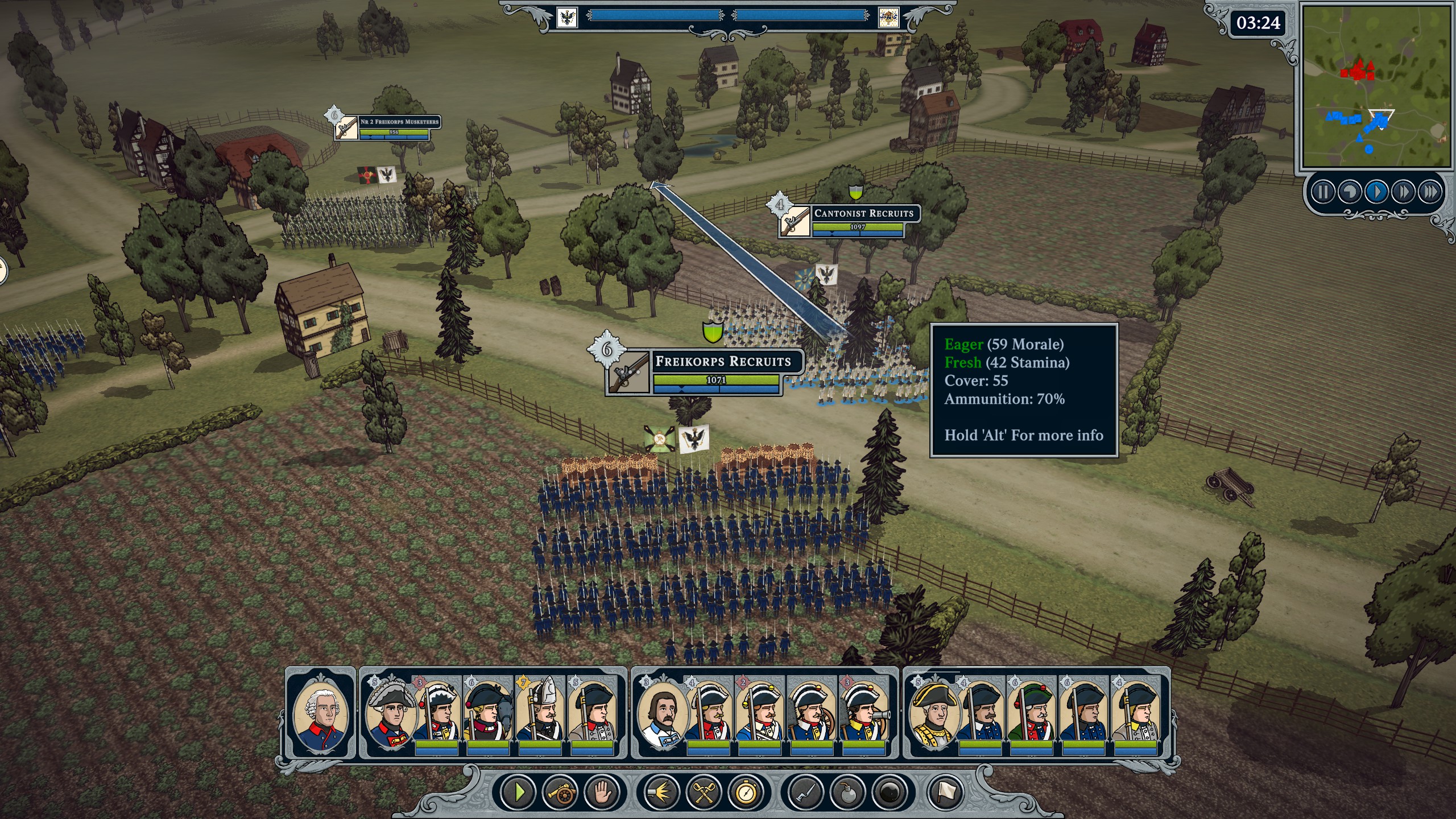
Task: Set normal play speed
Action: pos(1376,192)
